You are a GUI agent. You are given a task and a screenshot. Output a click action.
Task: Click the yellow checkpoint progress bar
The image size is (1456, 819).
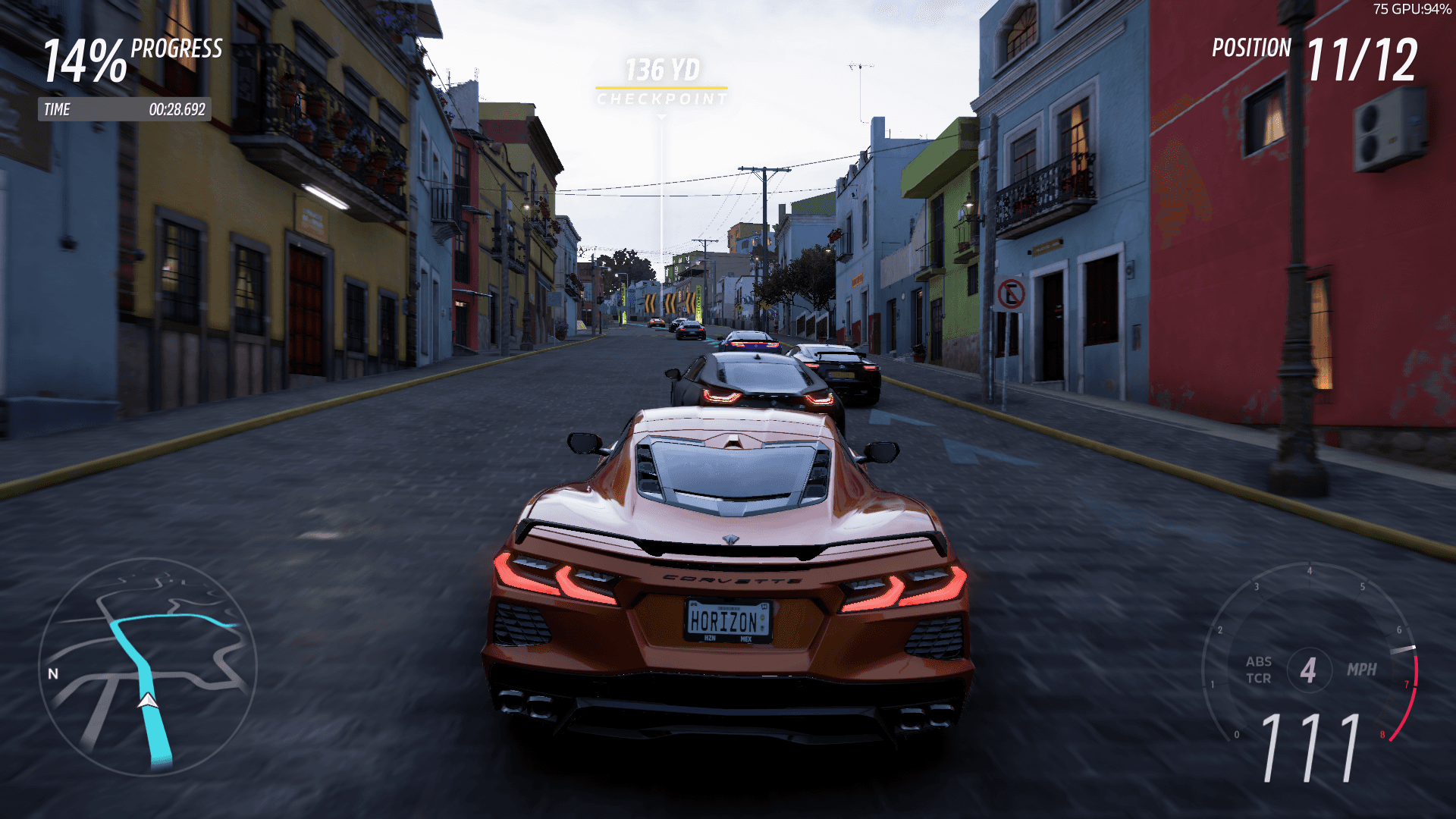[x=661, y=86]
